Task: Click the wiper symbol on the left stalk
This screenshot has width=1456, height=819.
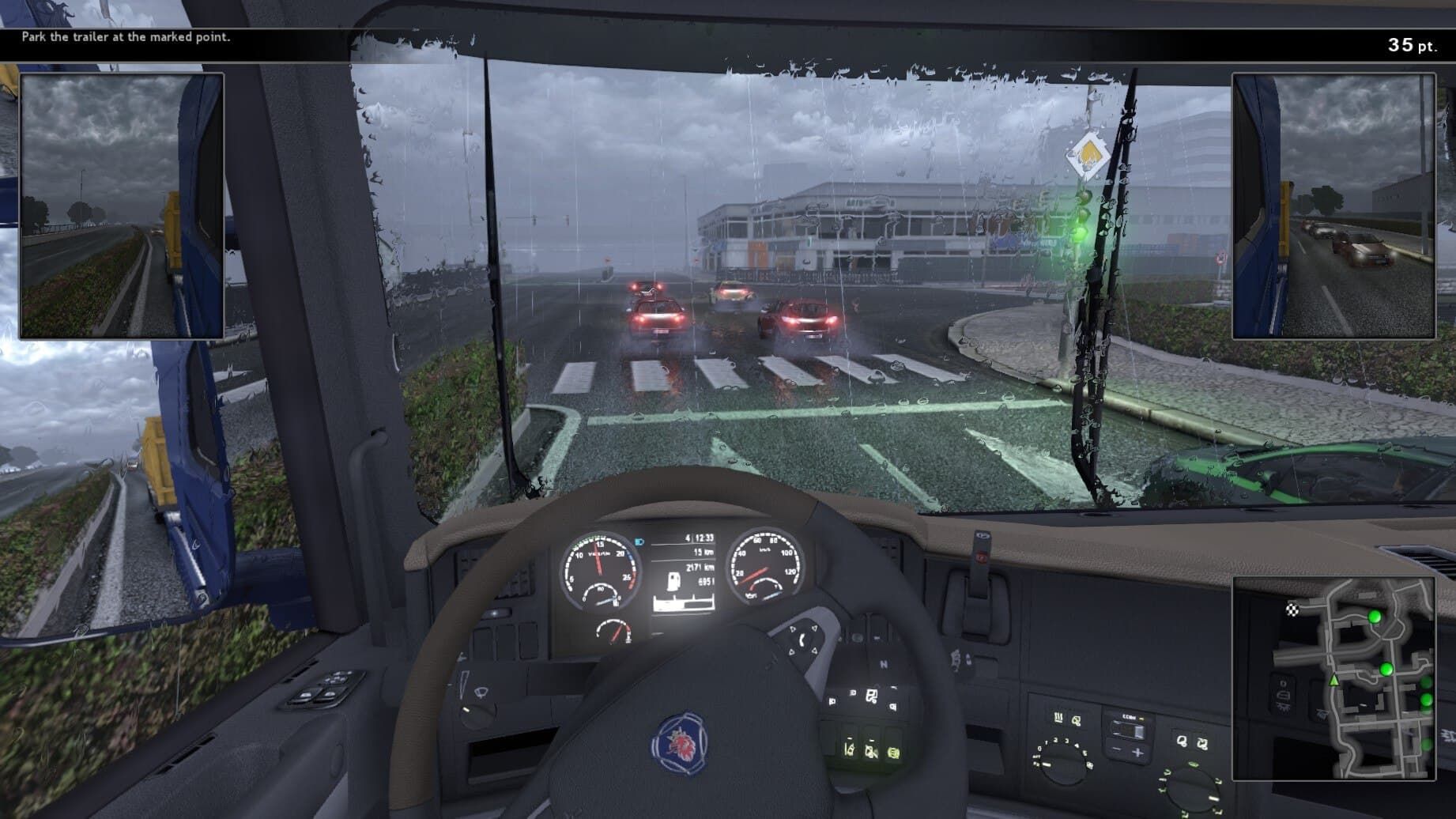Action: coord(480,693)
